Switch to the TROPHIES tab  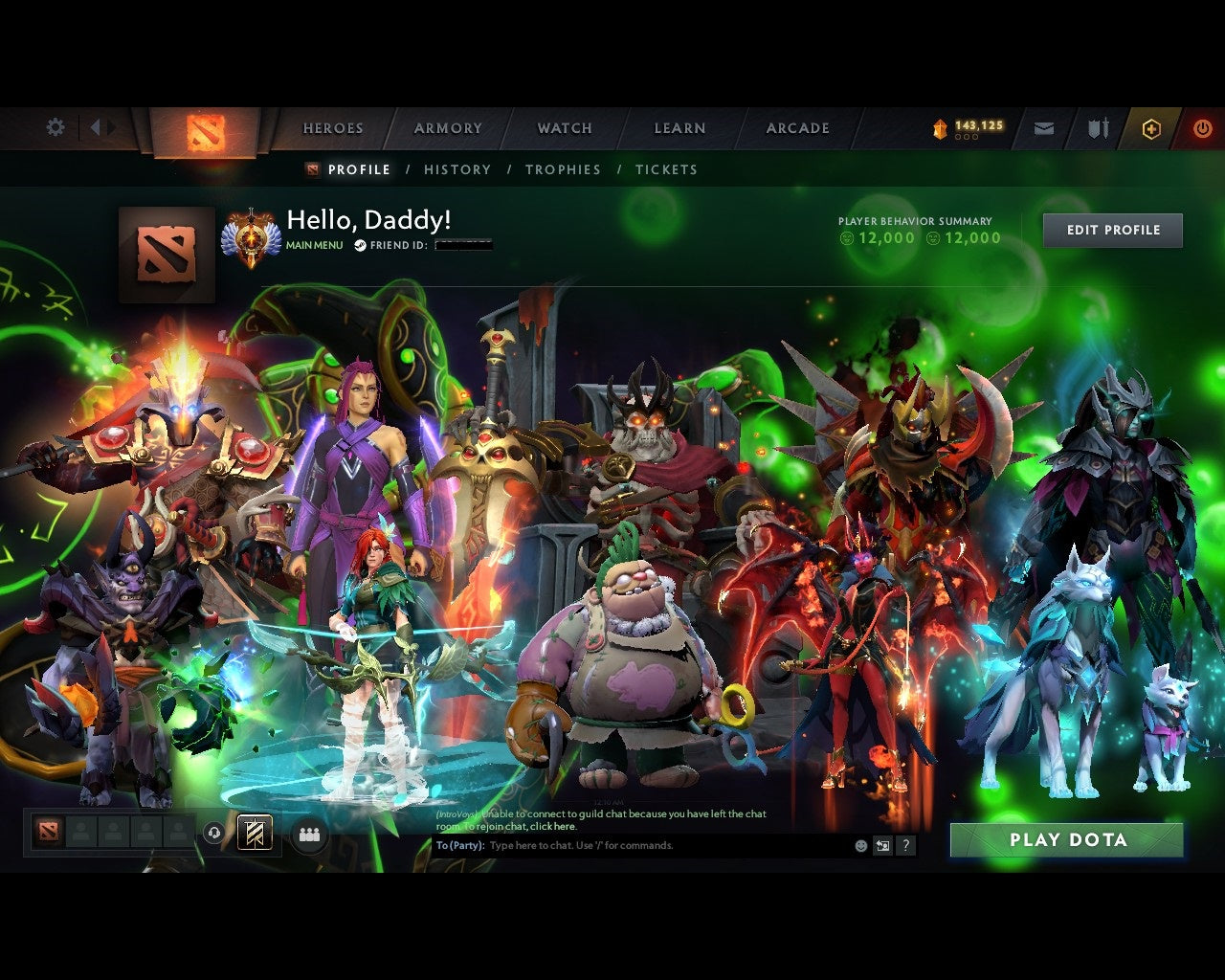click(x=564, y=169)
